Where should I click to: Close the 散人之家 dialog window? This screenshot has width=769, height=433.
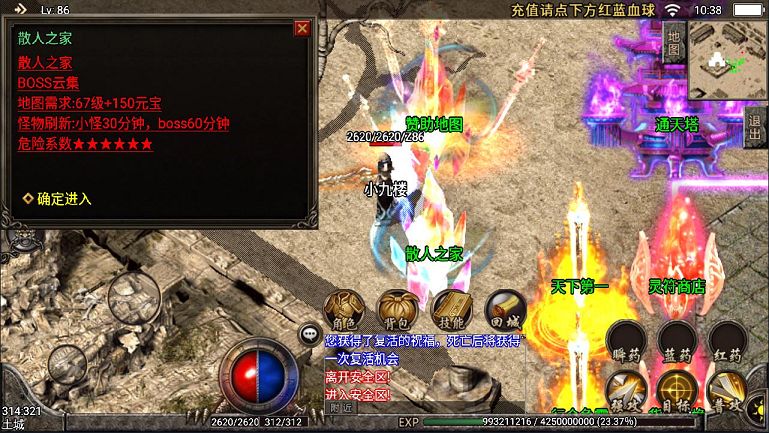pos(301,29)
